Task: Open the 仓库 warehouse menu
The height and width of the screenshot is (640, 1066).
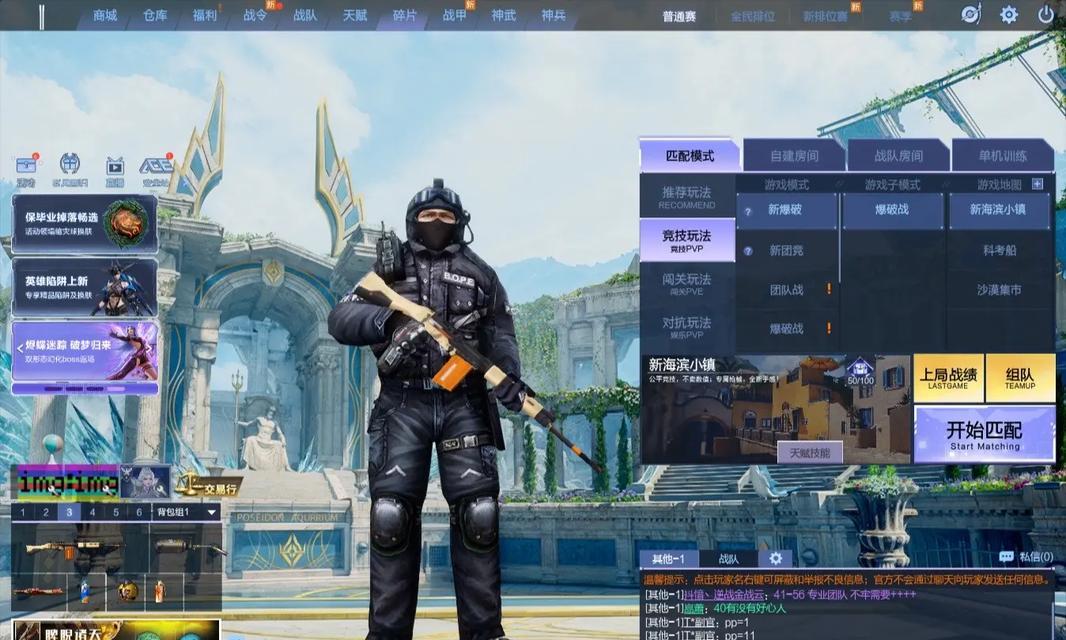Action: (x=155, y=15)
